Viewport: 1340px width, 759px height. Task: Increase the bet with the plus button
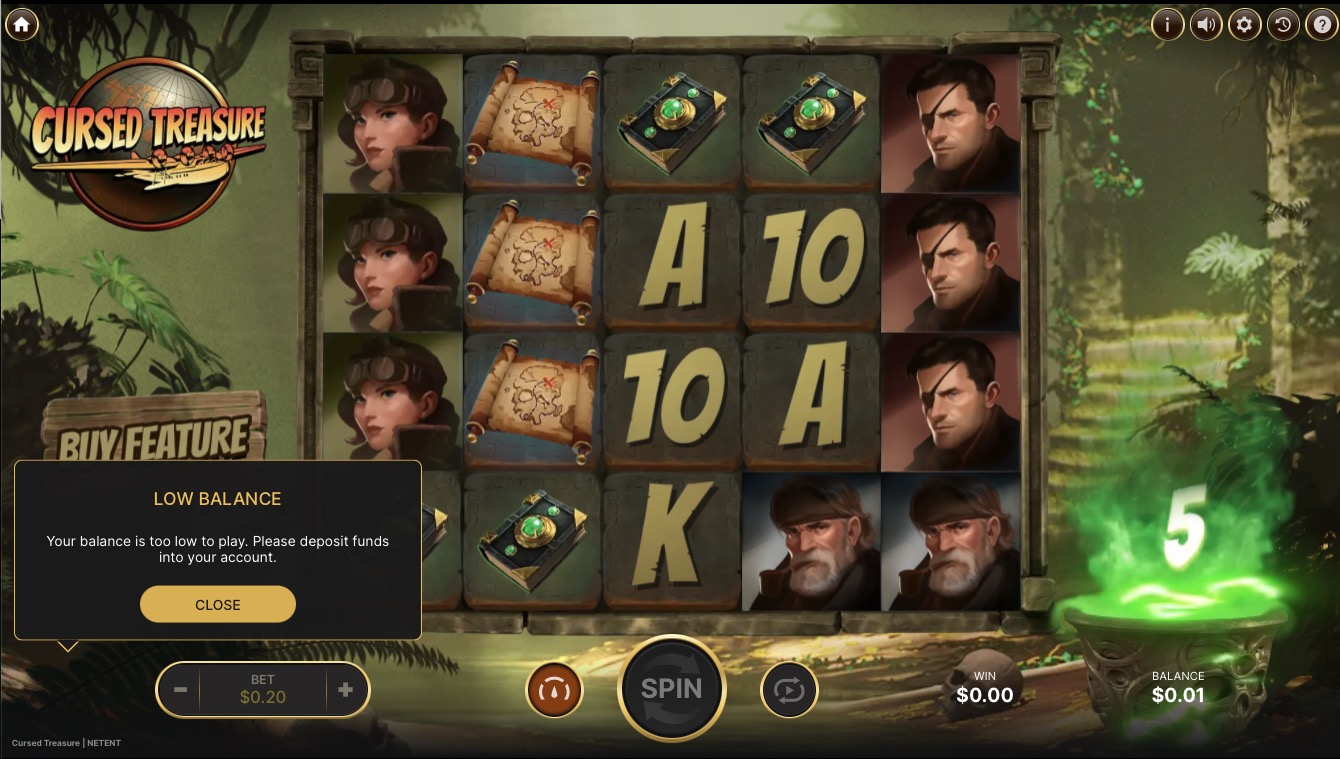[x=346, y=689]
